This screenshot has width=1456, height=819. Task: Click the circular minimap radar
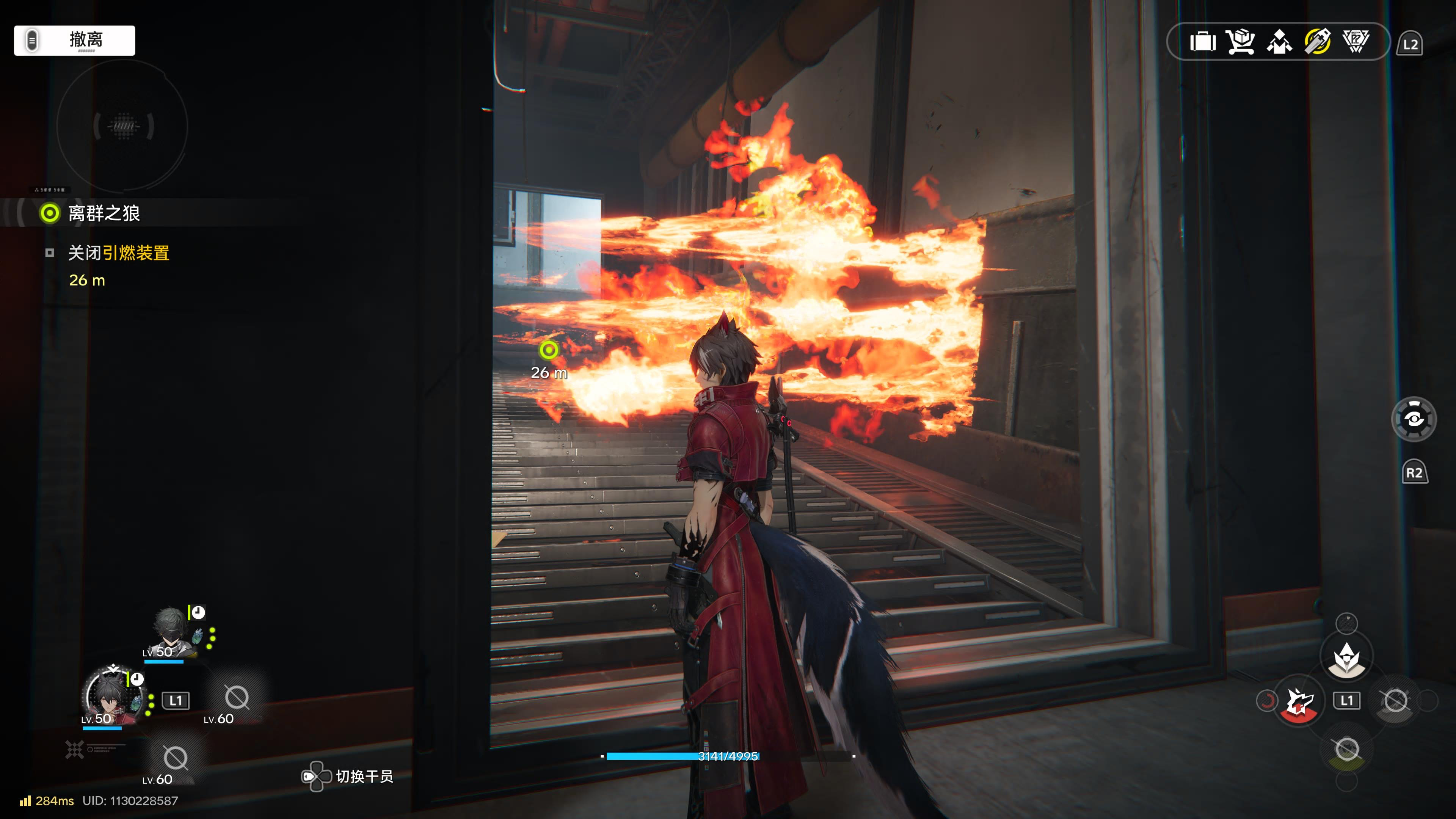(x=122, y=126)
